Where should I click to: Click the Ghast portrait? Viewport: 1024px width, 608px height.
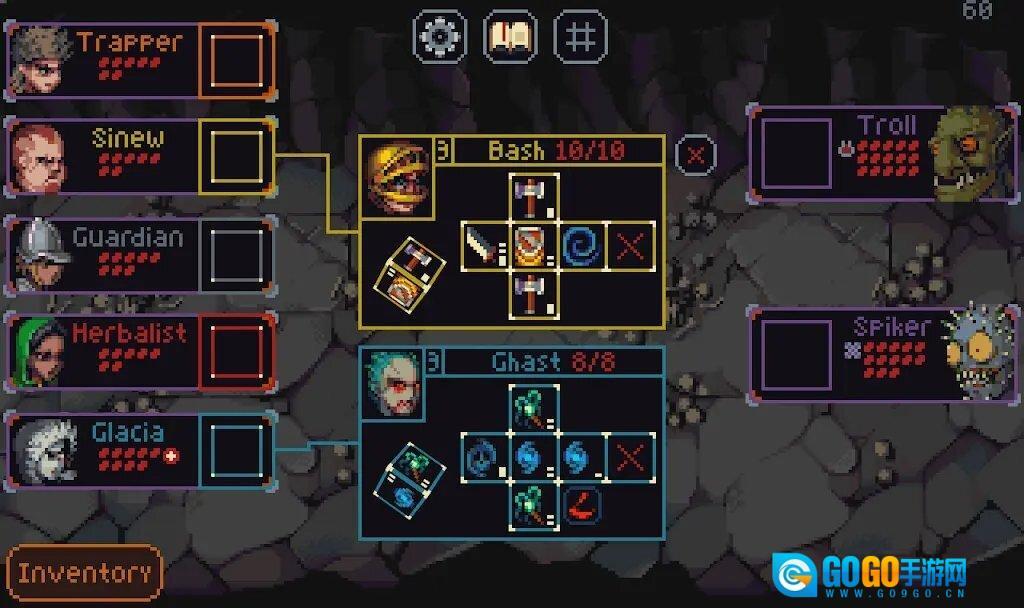pyautogui.click(x=393, y=384)
